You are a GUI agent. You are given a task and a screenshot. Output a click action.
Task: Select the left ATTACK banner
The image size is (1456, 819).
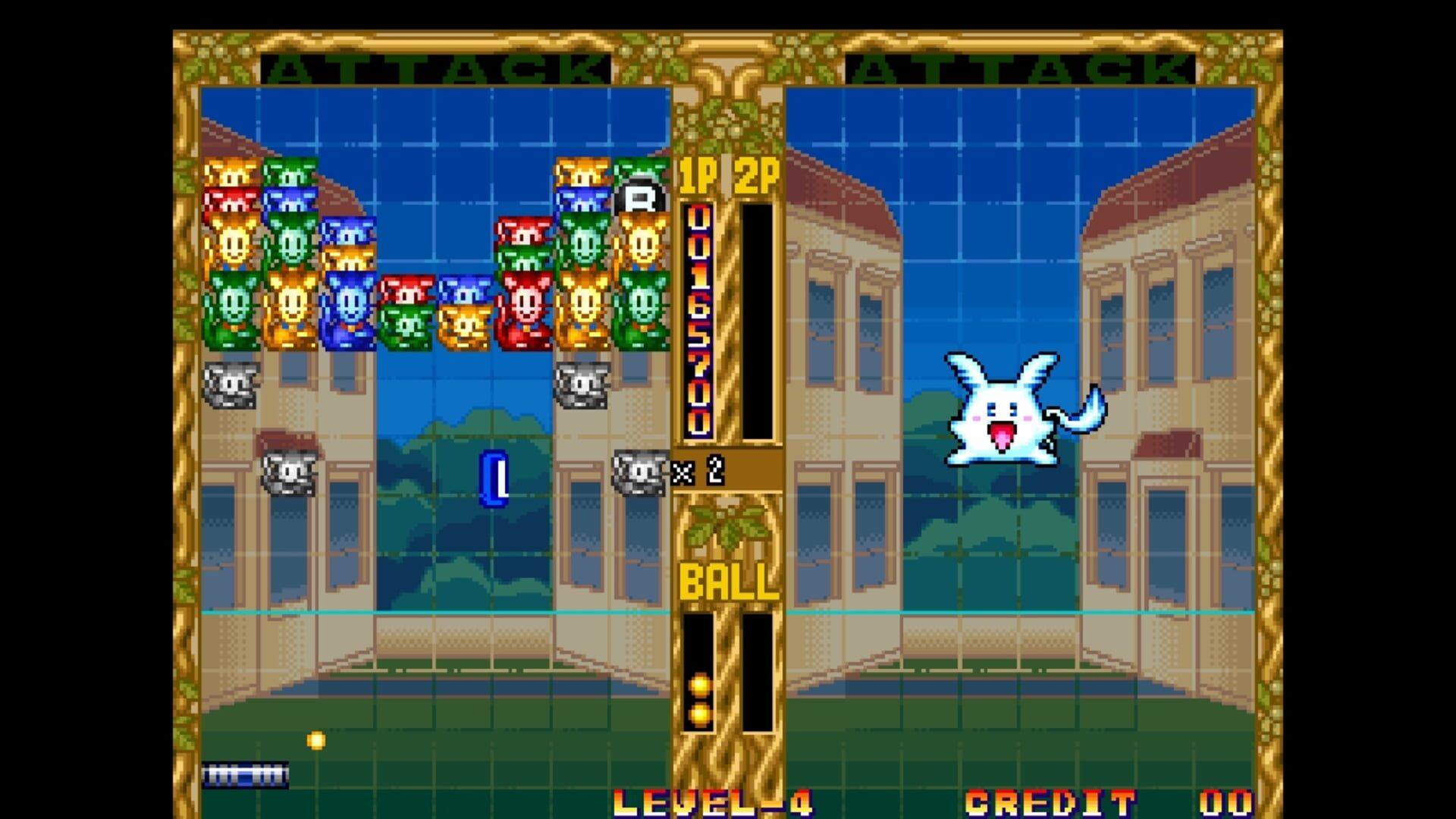point(432,68)
